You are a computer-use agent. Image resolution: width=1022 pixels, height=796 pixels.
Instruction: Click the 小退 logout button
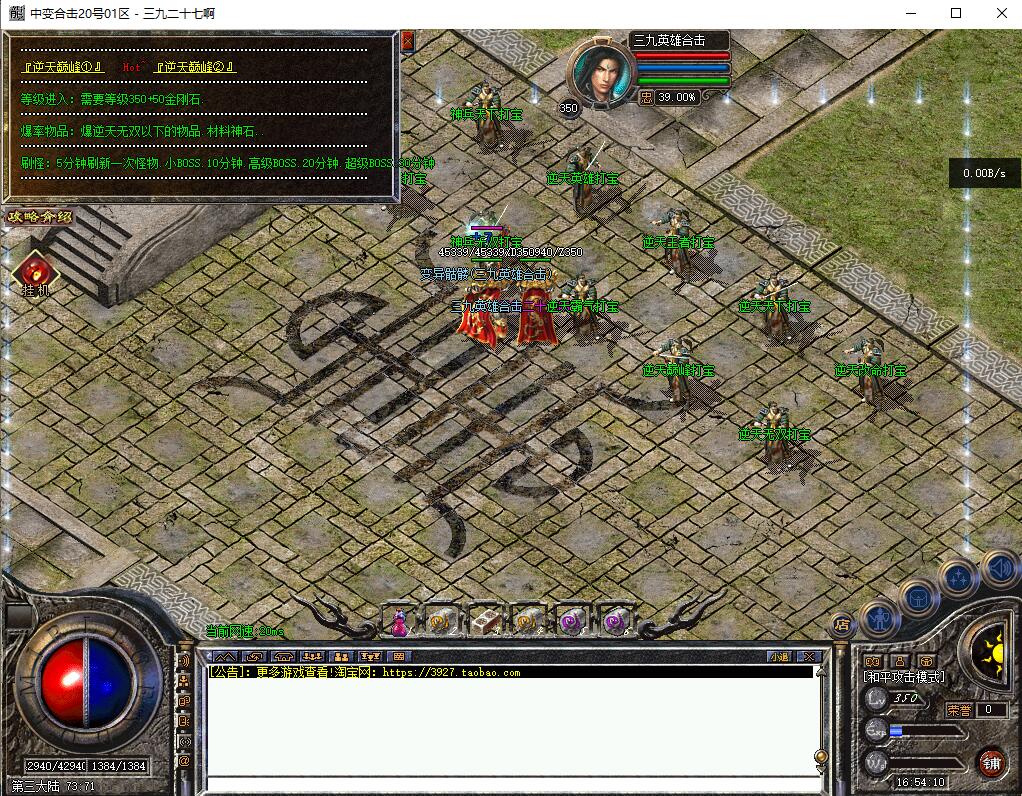779,656
